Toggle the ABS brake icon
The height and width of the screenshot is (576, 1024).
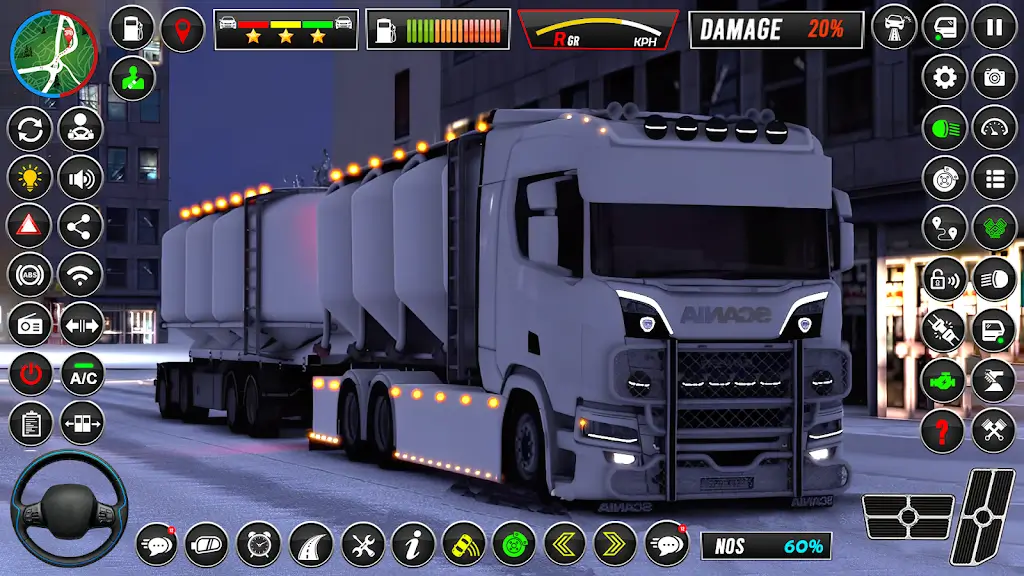click(30, 275)
